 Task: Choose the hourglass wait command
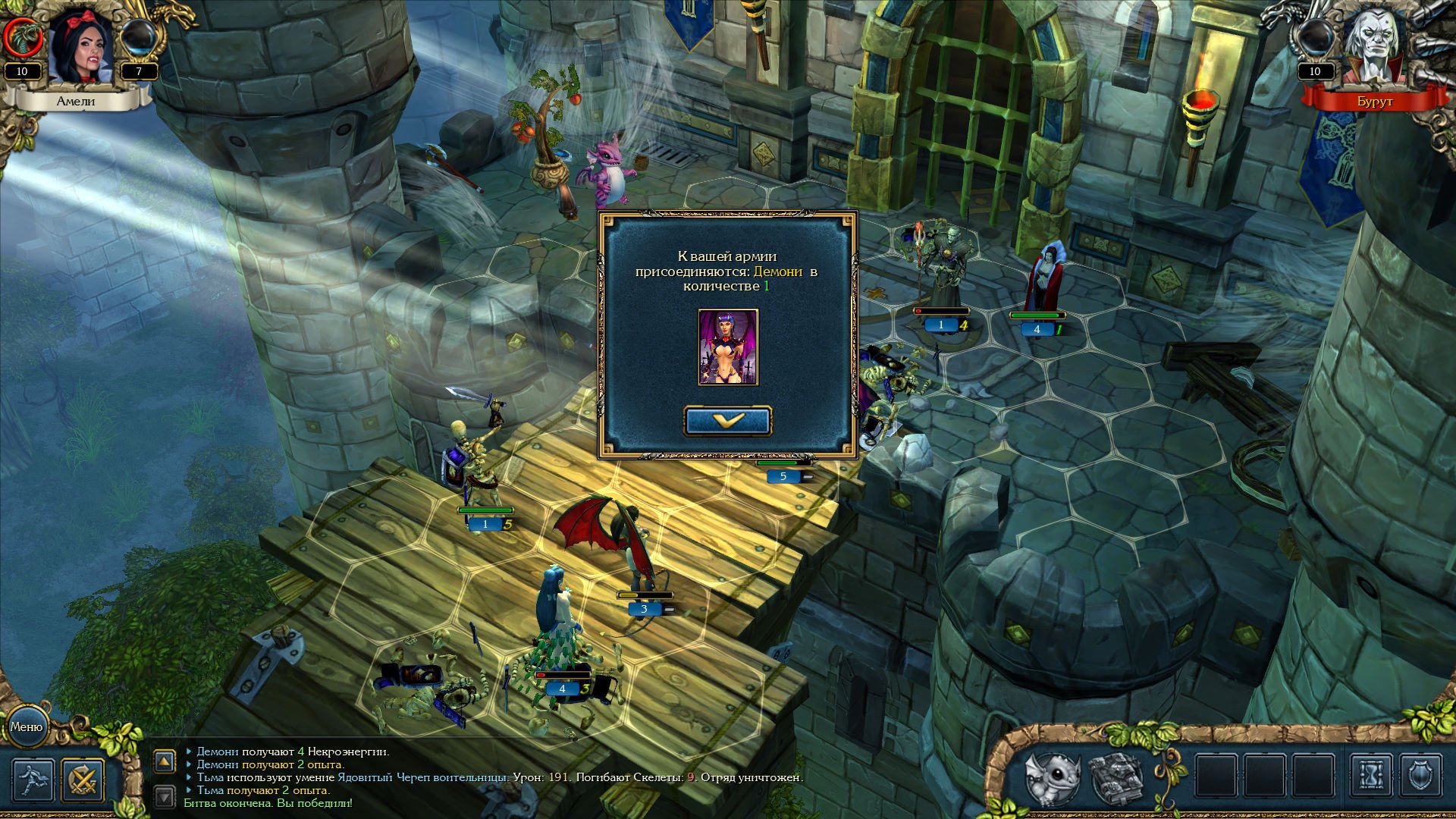[1370, 776]
